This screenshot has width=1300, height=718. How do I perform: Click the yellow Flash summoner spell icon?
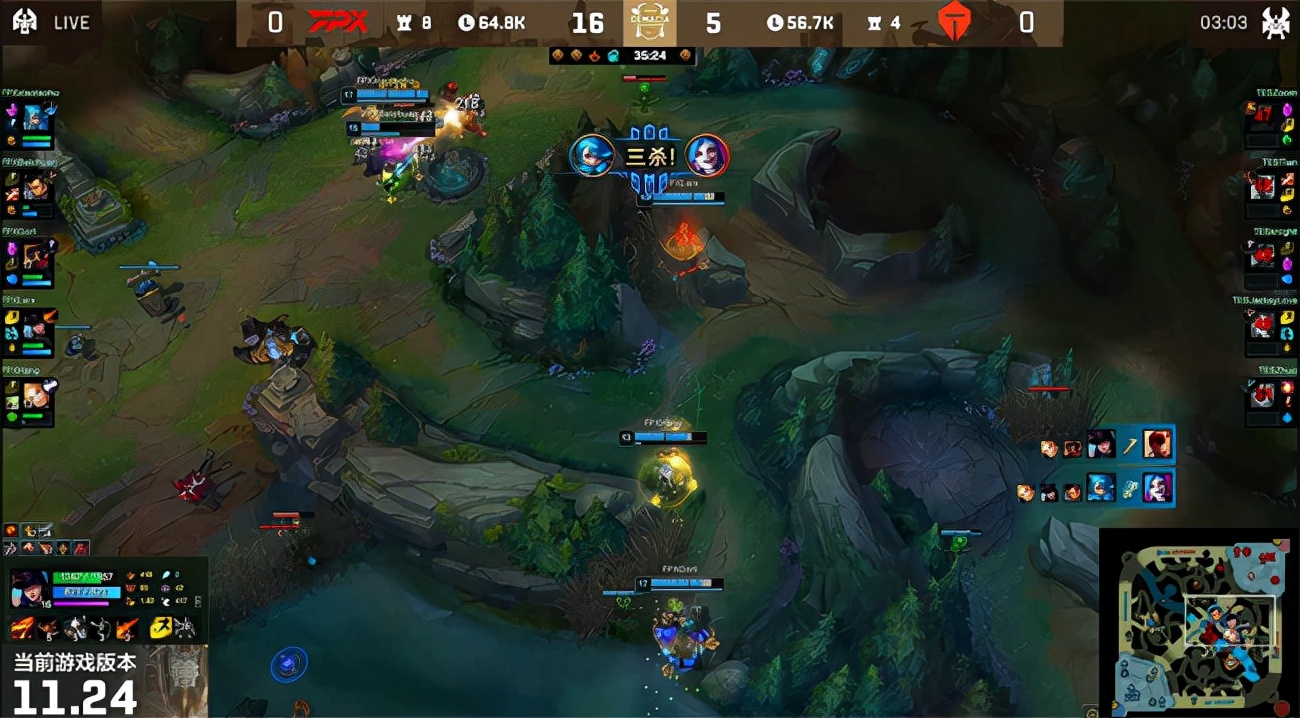[x=159, y=628]
